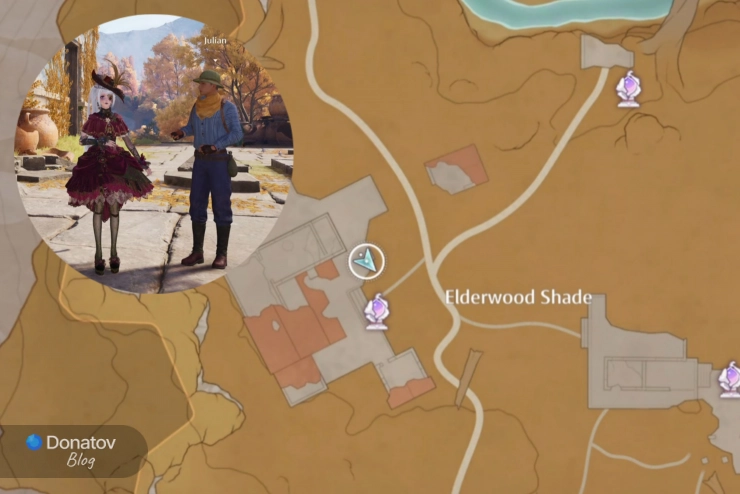
Task: Select the purple waypoint beside the player arrow
Action: tap(377, 311)
